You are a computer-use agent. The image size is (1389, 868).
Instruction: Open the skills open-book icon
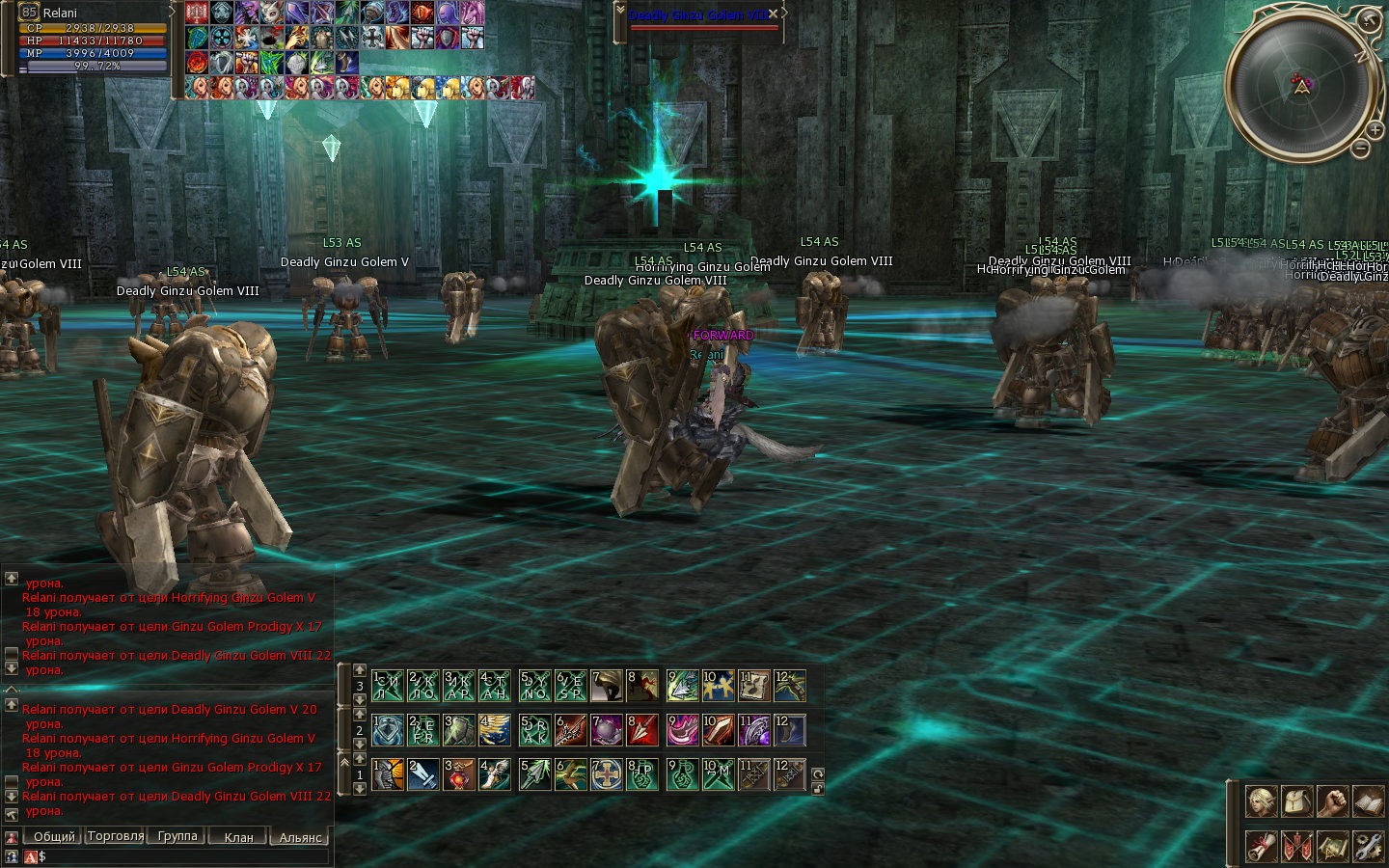point(1368,801)
